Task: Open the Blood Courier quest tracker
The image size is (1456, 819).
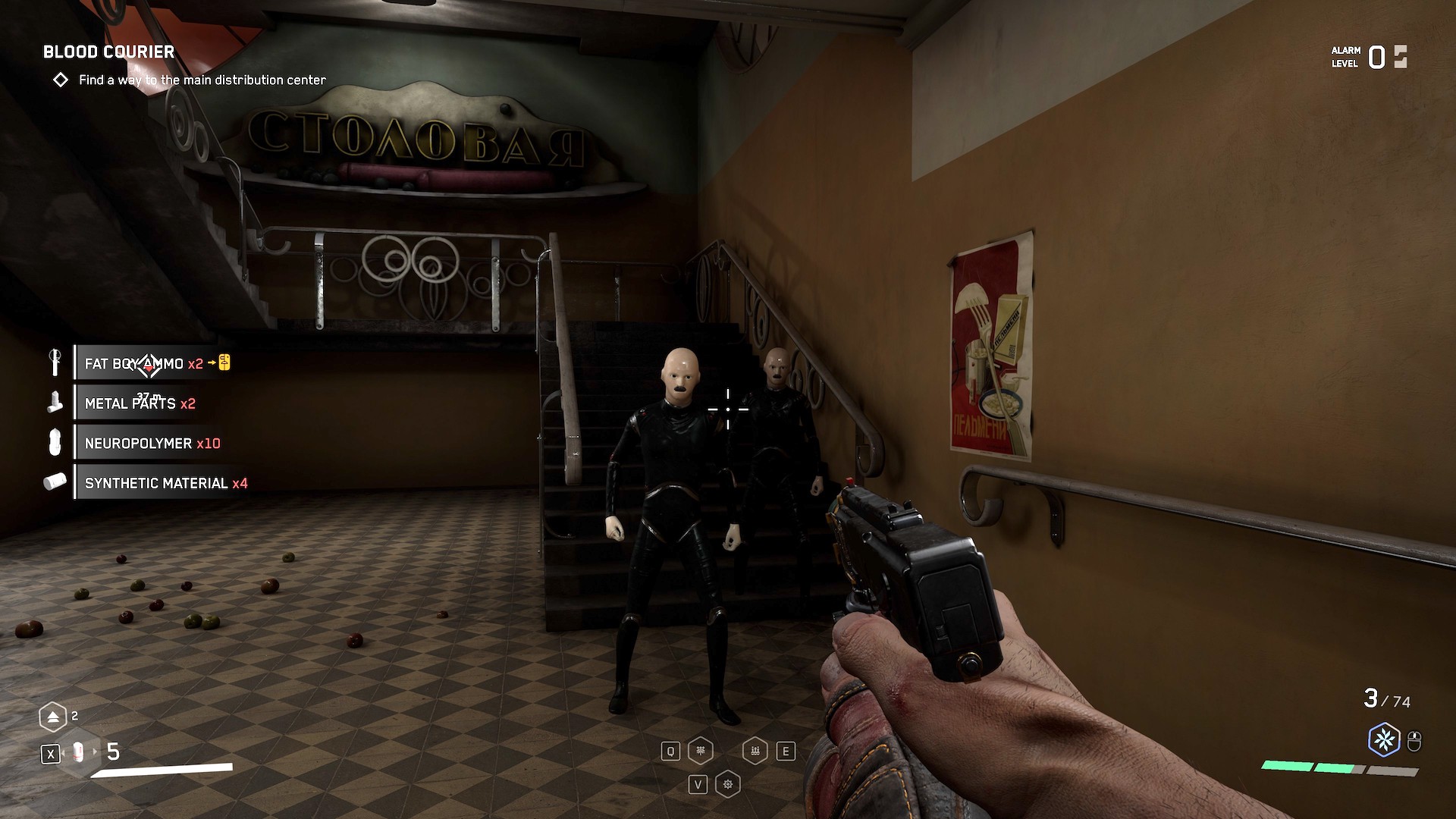Action: (x=108, y=52)
